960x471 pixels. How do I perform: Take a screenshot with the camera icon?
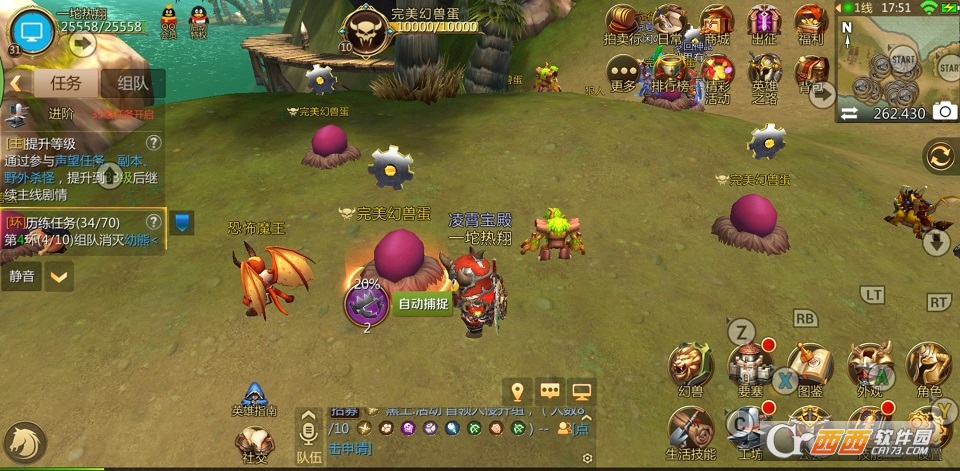click(943, 113)
